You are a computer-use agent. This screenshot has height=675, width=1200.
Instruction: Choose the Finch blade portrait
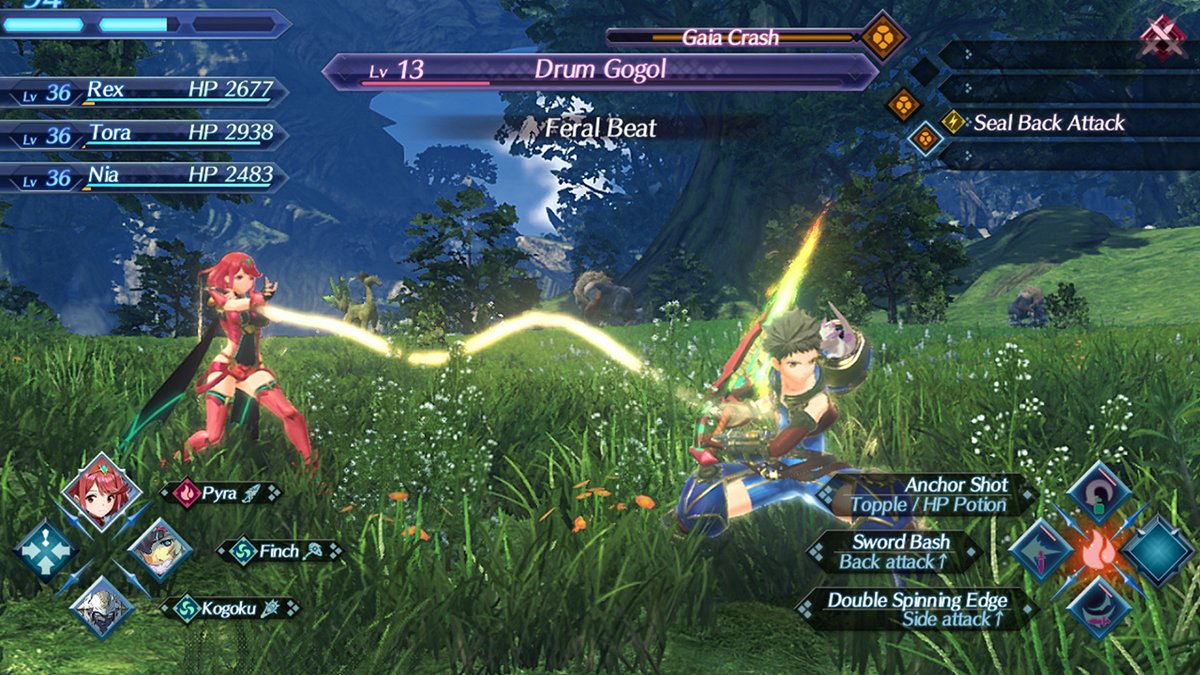[159, 549]
